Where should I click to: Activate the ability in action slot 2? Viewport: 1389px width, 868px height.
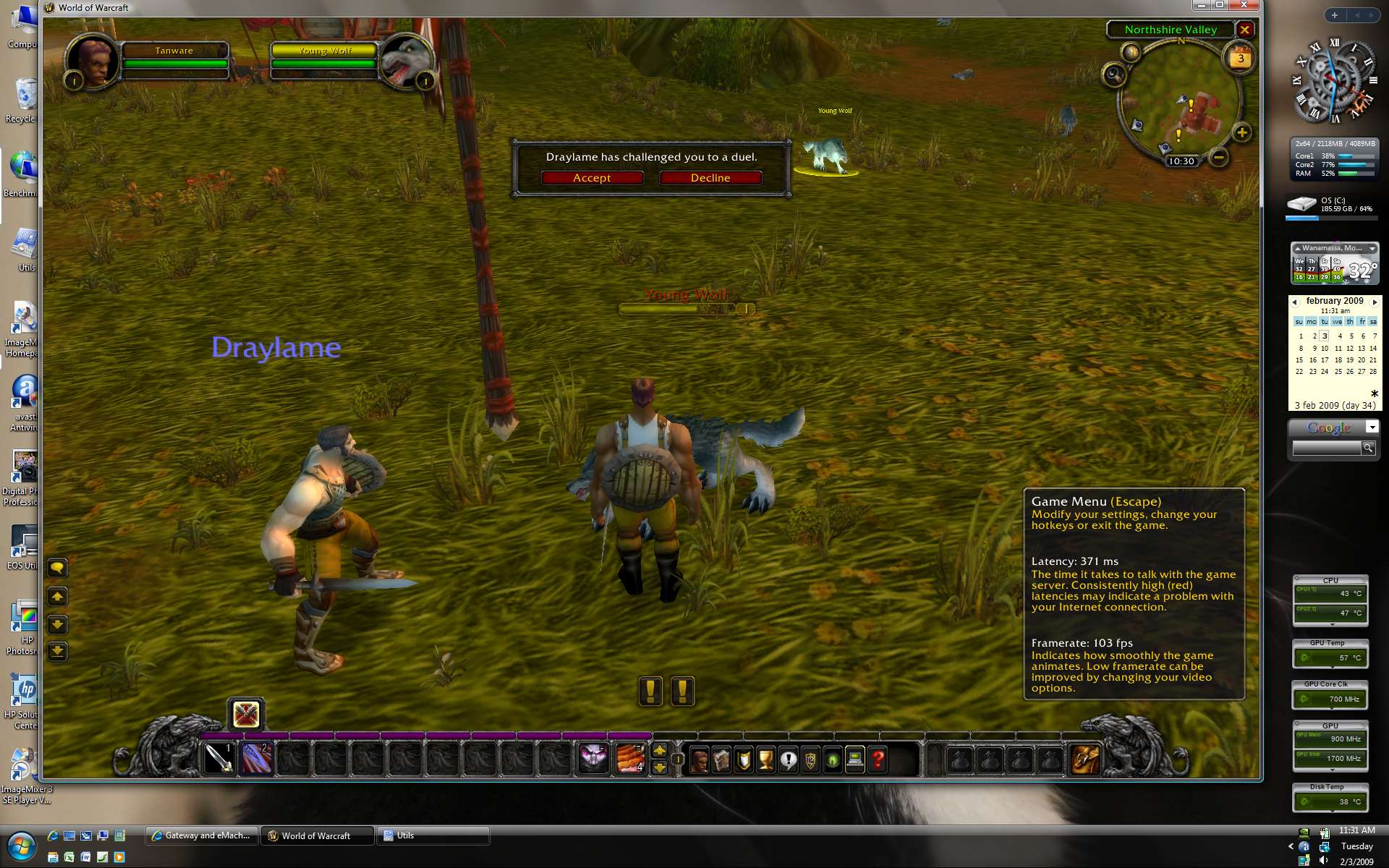tap(256, 759)
